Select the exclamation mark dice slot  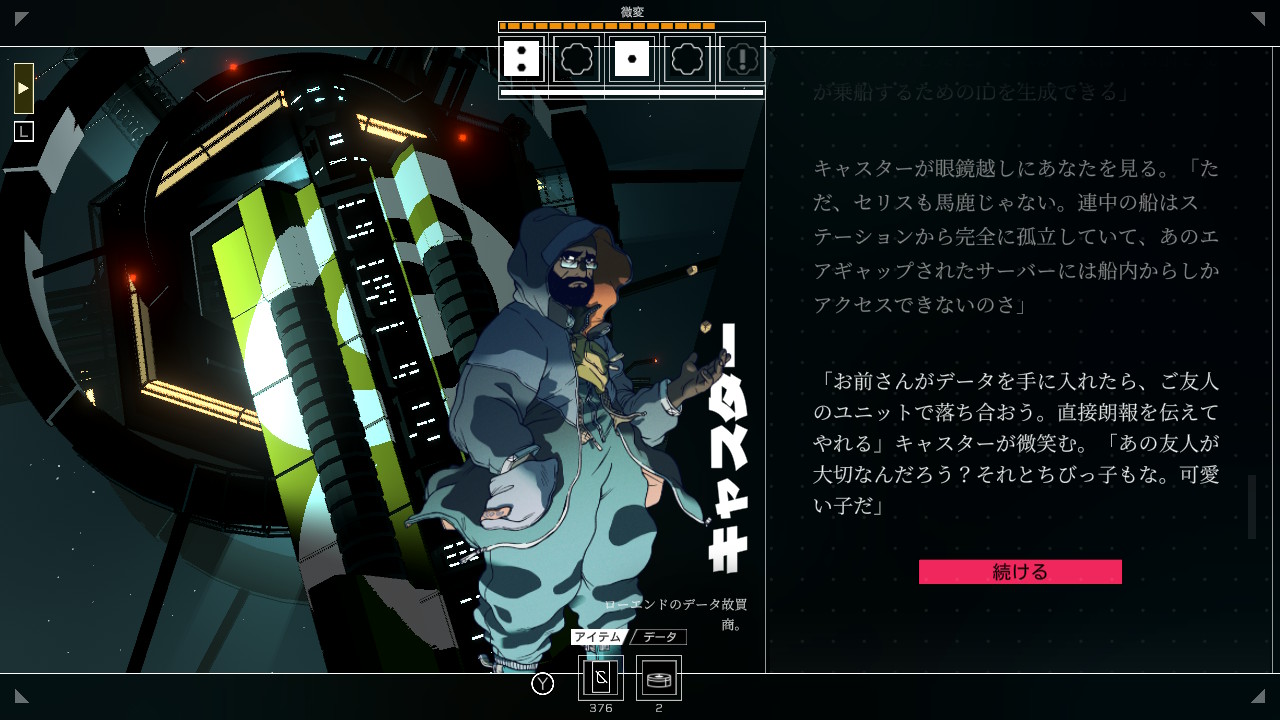[742, 59]
